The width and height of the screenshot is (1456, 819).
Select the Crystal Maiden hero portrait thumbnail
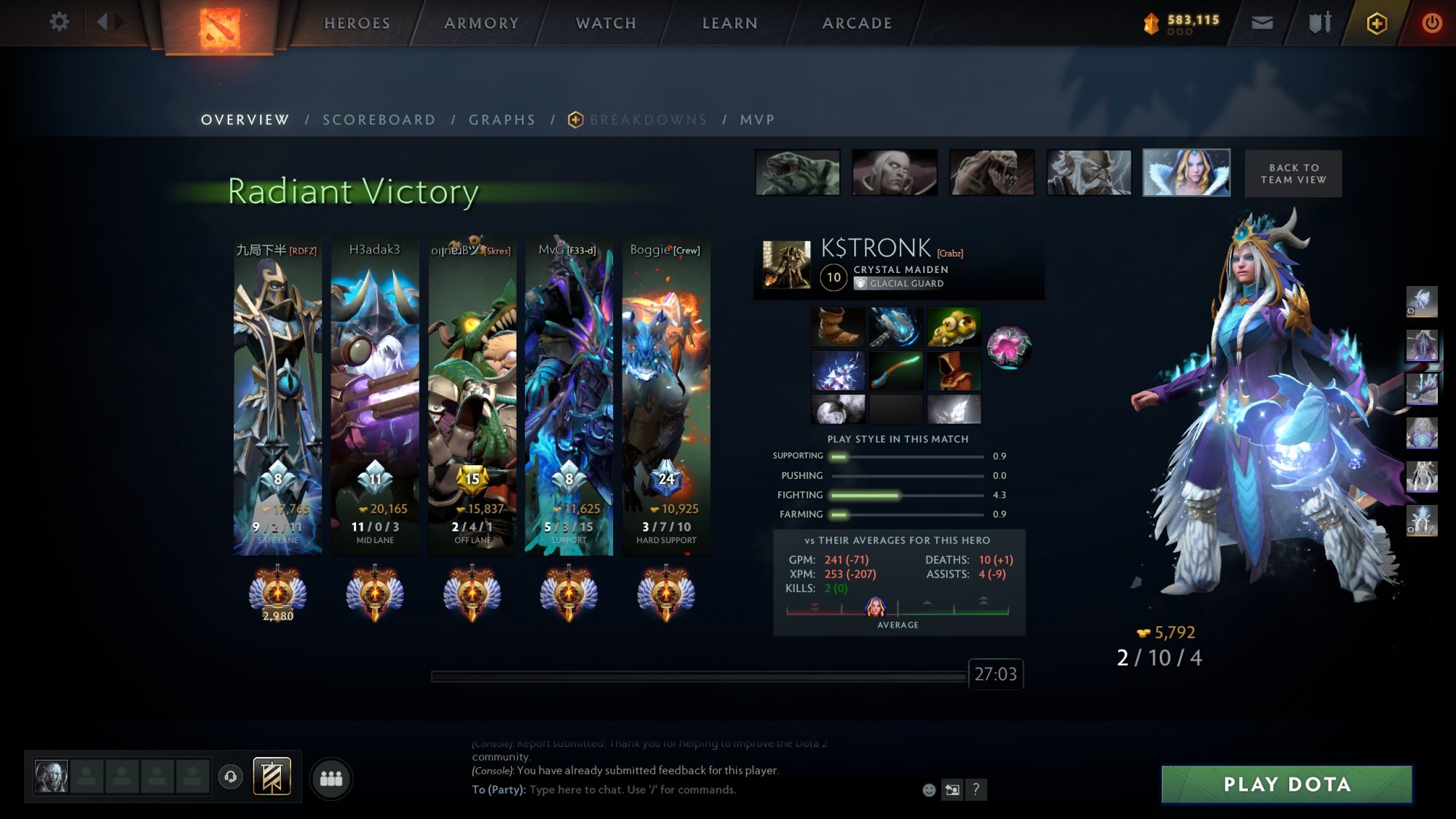coord(1186,173)
